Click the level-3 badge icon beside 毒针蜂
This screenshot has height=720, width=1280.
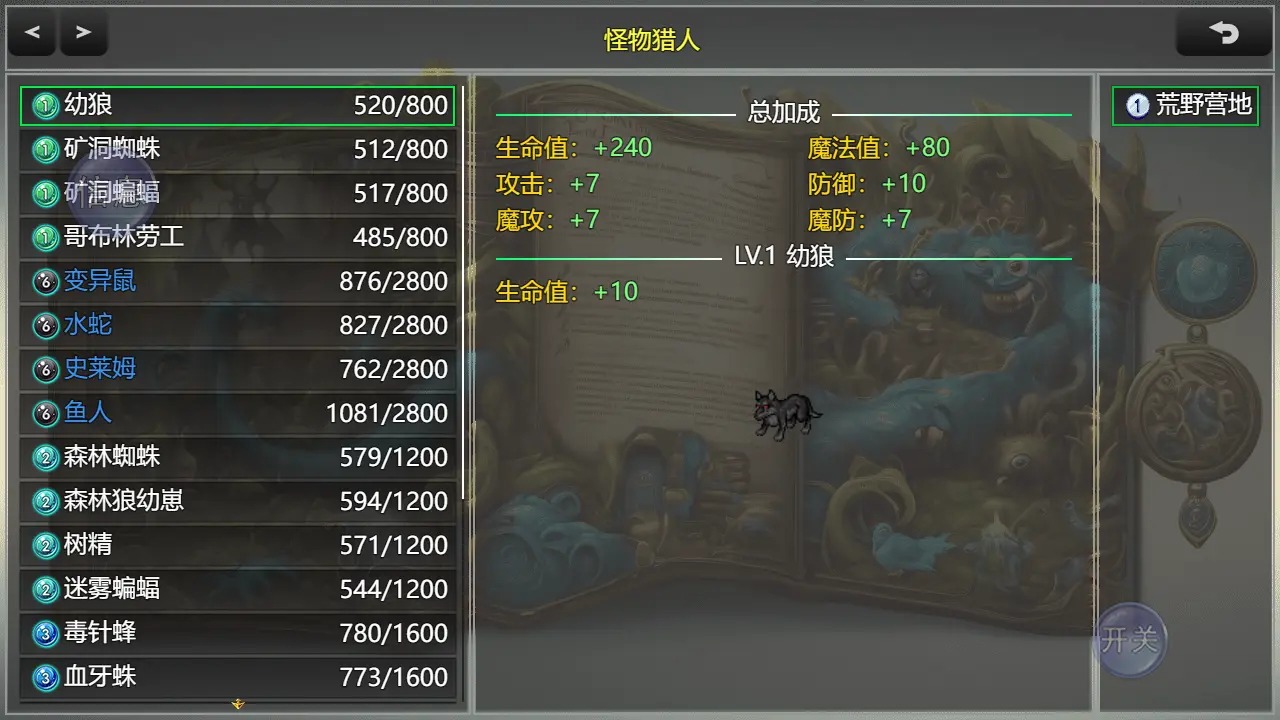coord(44,633)
